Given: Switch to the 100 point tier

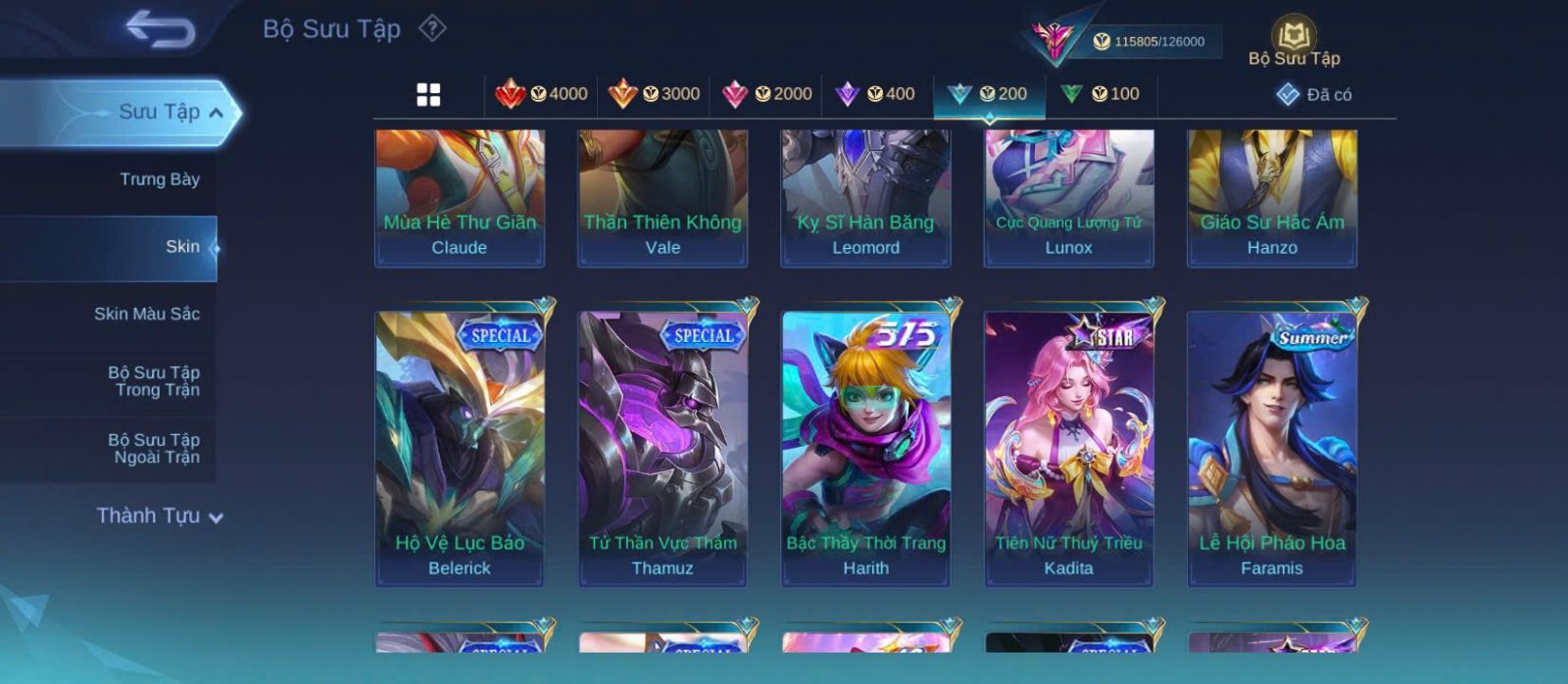Looking at the screenshot, I should pyautogui.click(x=1101, y=94).
